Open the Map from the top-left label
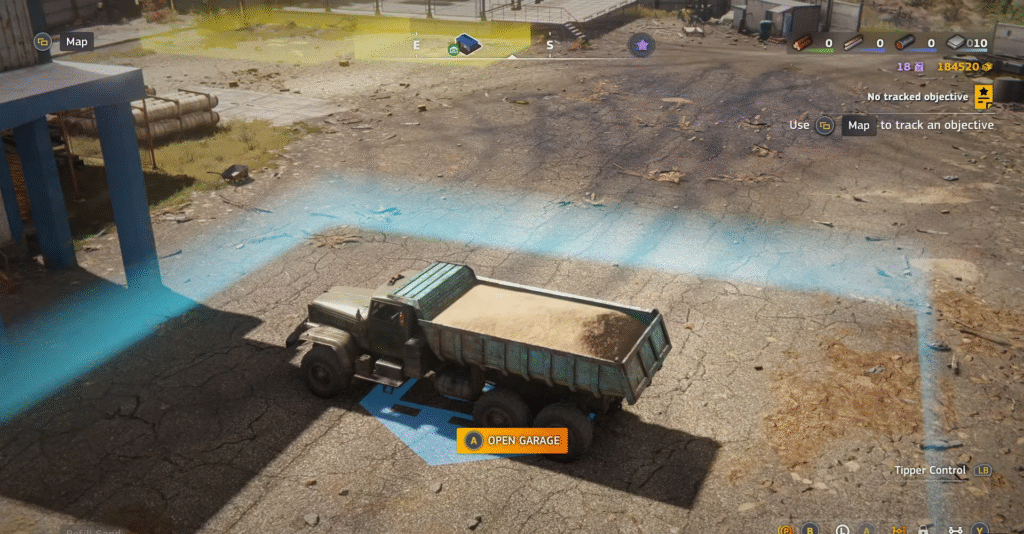Screen dimensions: 1024x534 coord(75,42)
